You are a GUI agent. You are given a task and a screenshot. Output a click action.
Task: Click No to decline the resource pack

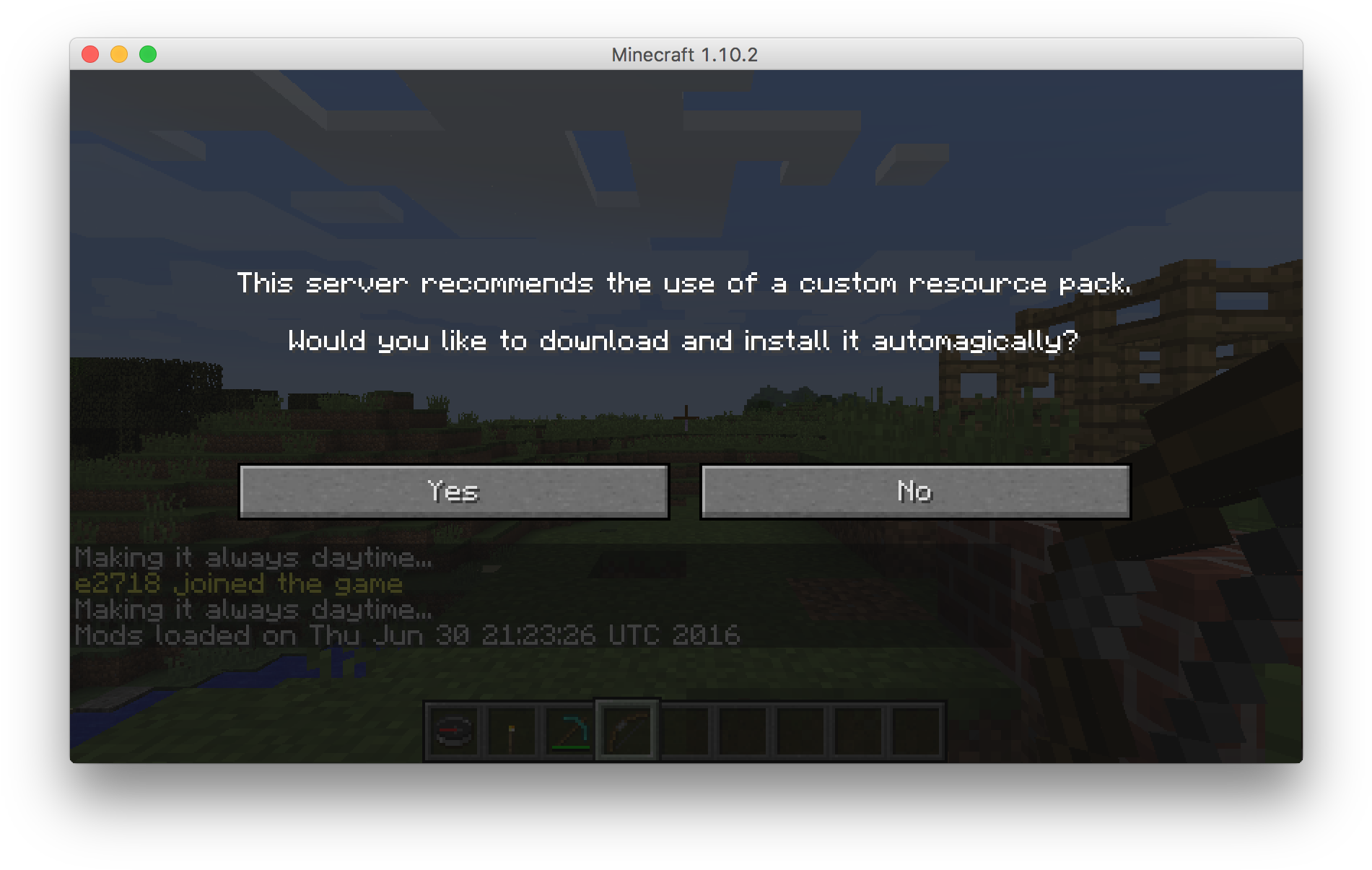pyautogui.click(x=914, y=492)
